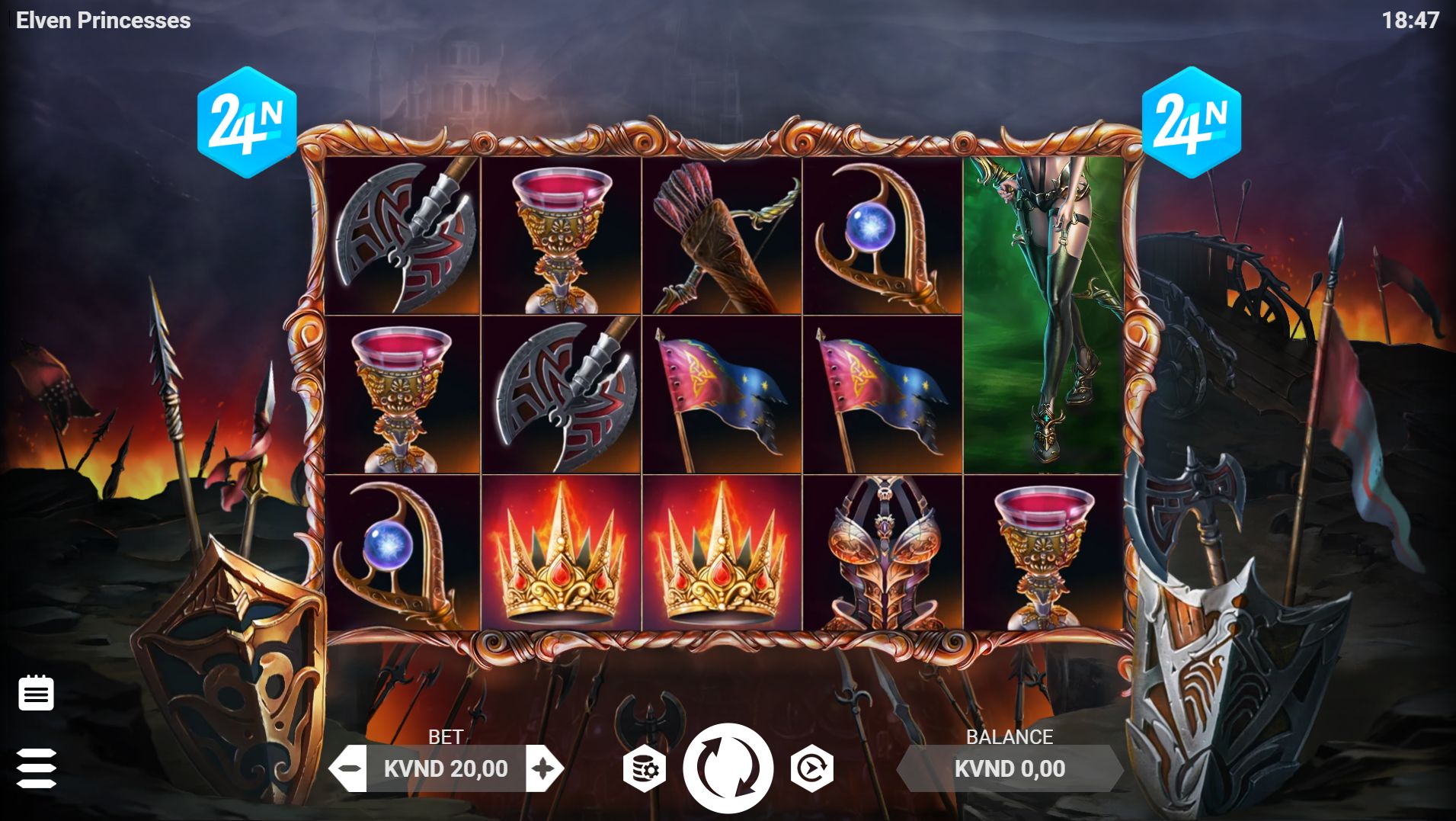The height and width of the screenshot is (821, 1456).
Task: Click the KVND 20,00 bet display
Action: [x=445, y=769]
